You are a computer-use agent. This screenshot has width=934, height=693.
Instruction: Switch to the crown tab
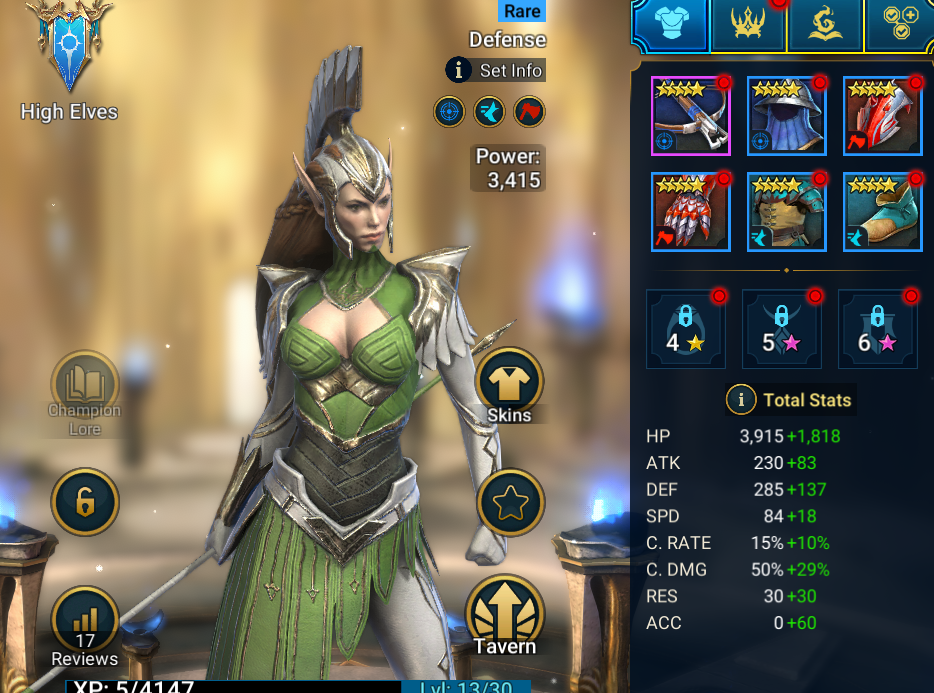[x=748, y=24]
